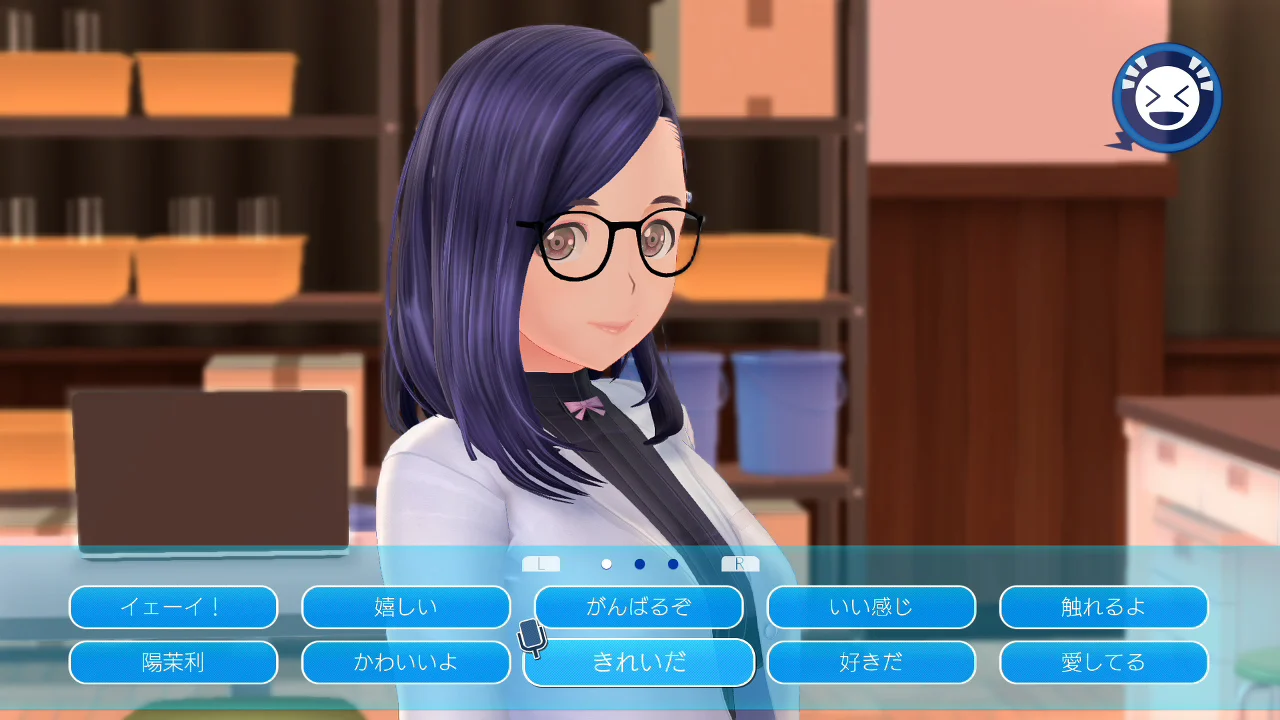Select the 好きだ phrase

871,662
